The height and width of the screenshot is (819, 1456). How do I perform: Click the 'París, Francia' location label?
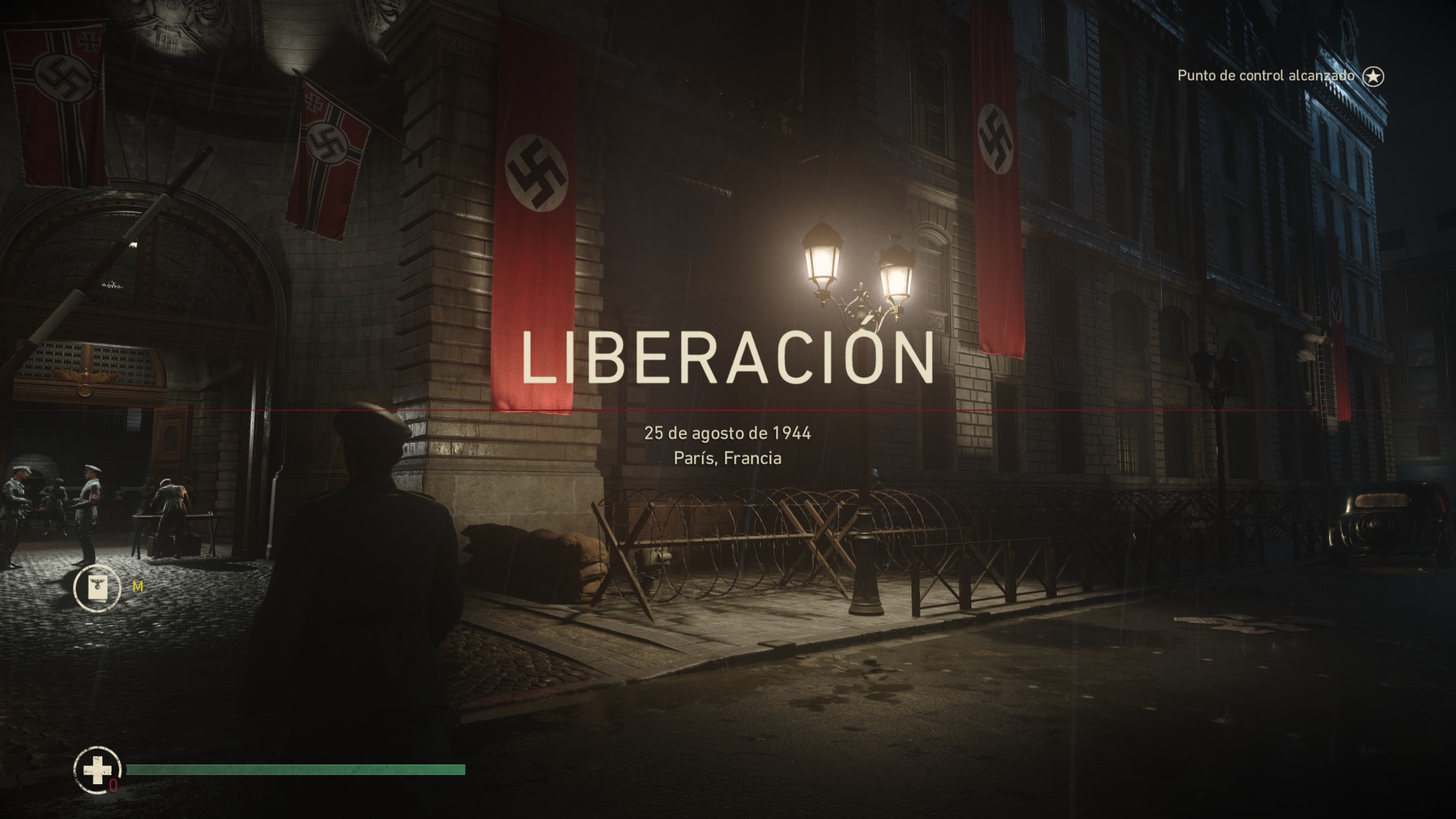tap(728, 458)
